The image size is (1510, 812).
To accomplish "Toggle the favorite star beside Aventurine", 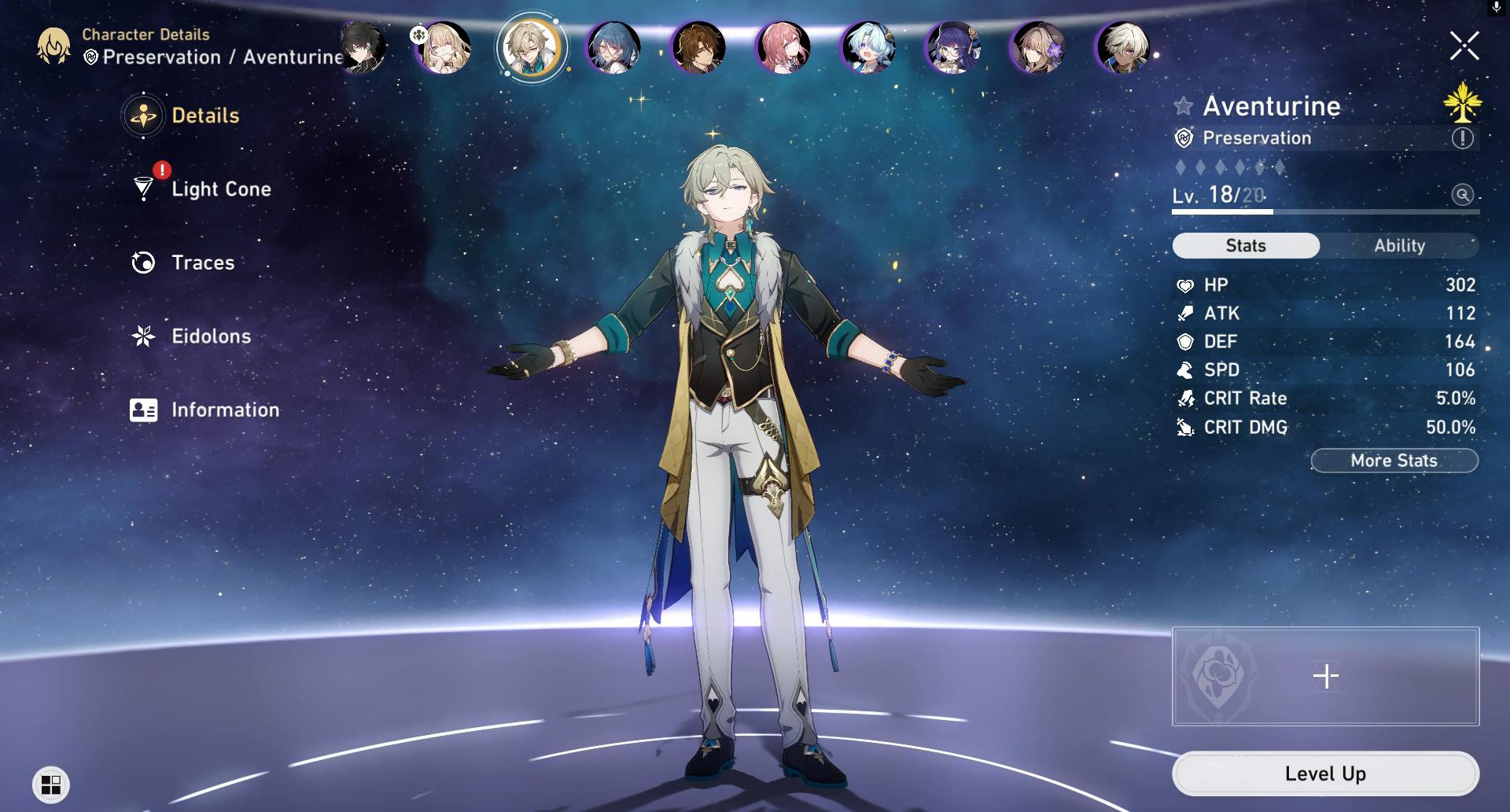I will coord(1183,106).
